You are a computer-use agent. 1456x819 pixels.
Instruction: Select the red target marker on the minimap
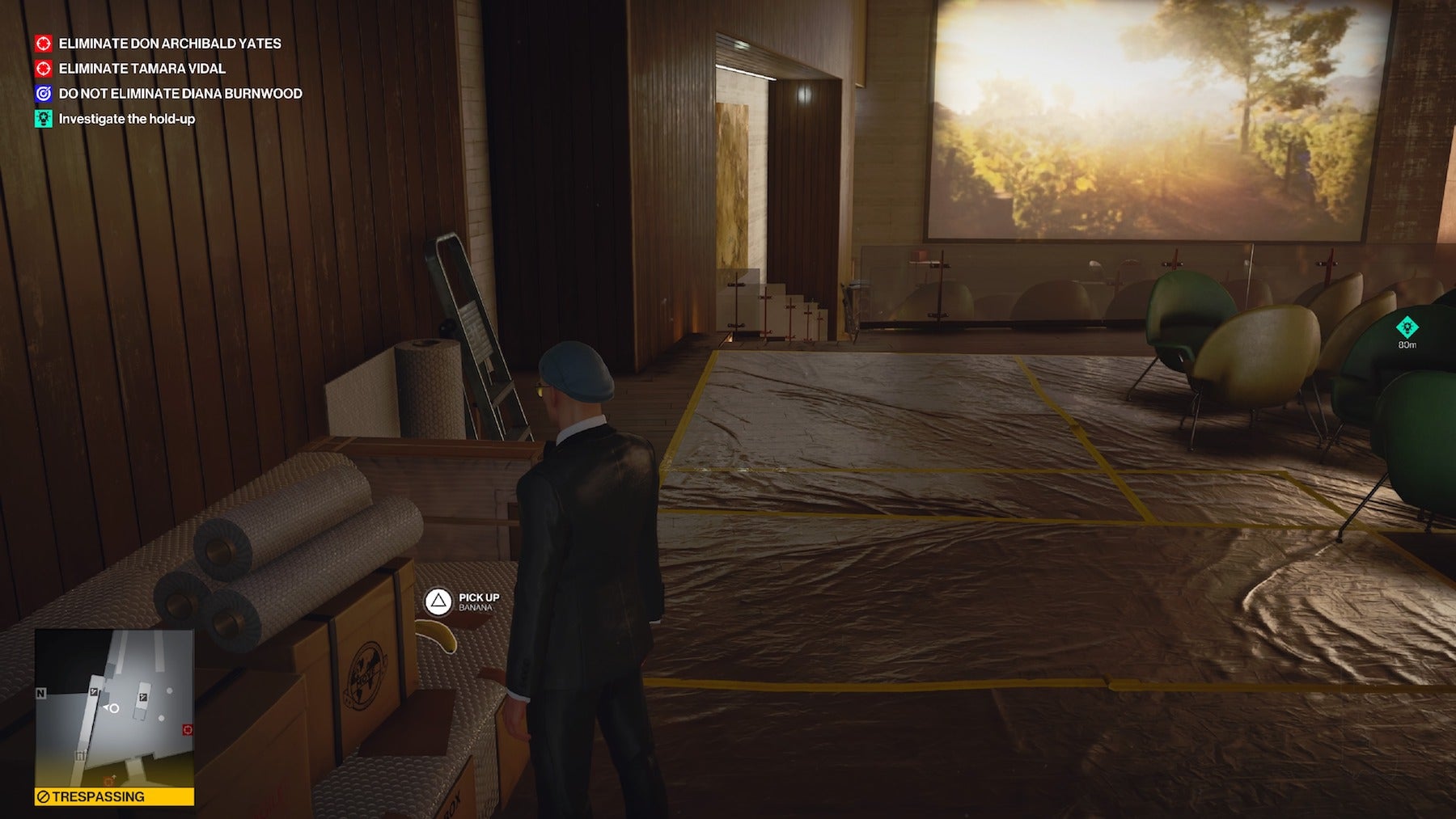[187, 729]
